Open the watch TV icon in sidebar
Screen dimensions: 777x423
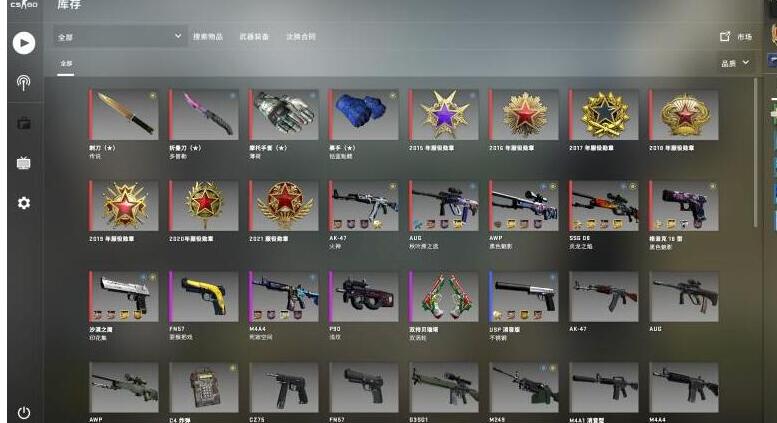[x=24, y=163]
